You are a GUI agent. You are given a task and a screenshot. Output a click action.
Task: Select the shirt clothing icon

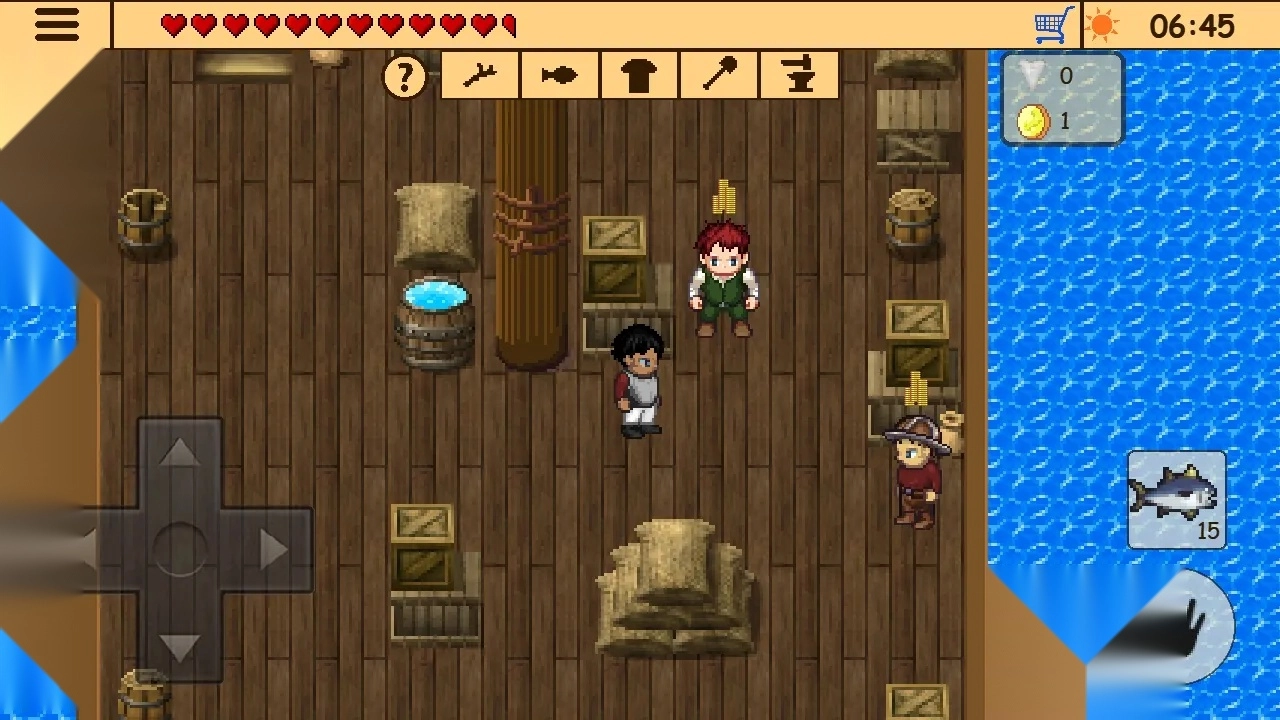pyautogui.click(x=639, y=74)
